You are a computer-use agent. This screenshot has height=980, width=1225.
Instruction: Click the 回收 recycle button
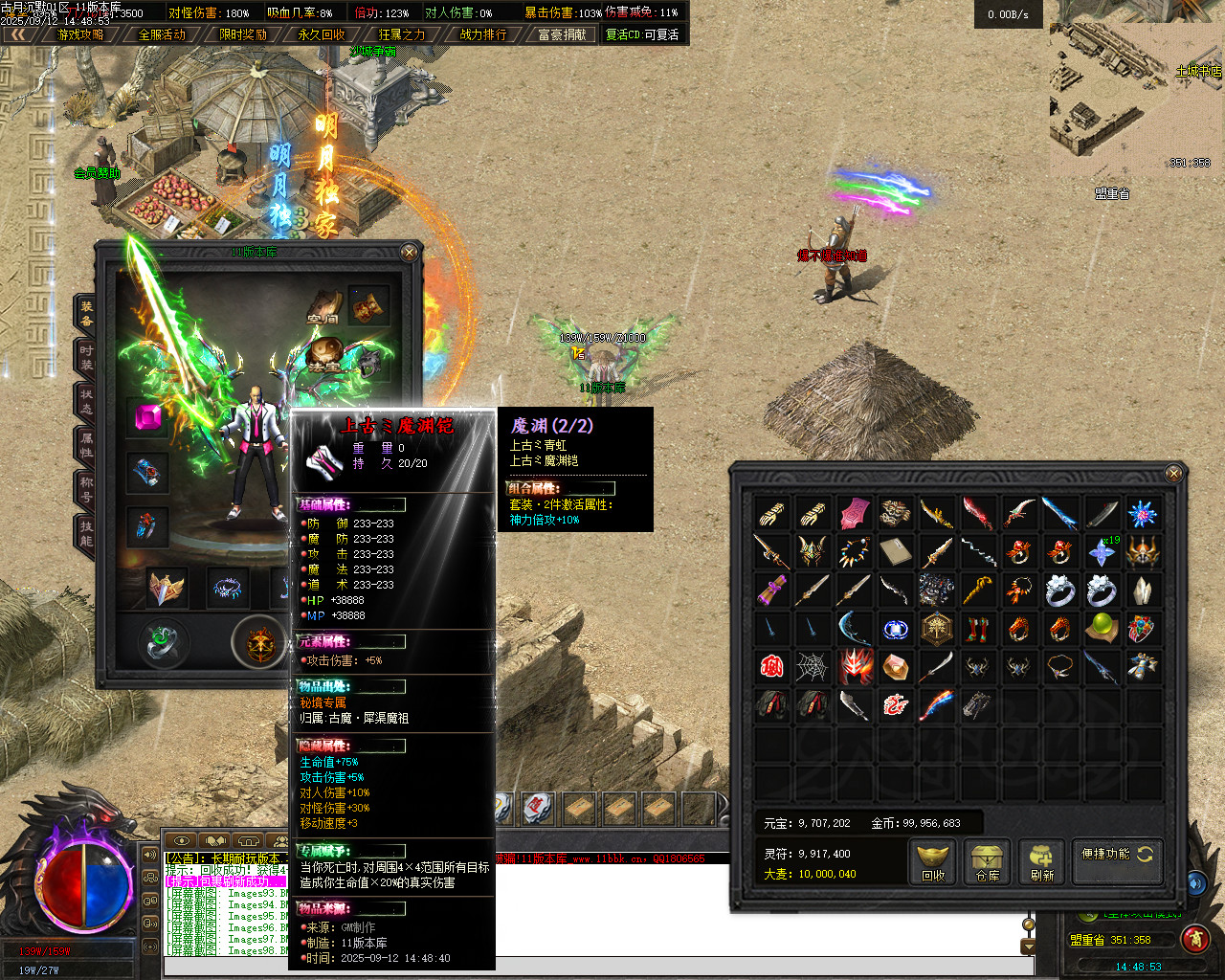point(933,859)
